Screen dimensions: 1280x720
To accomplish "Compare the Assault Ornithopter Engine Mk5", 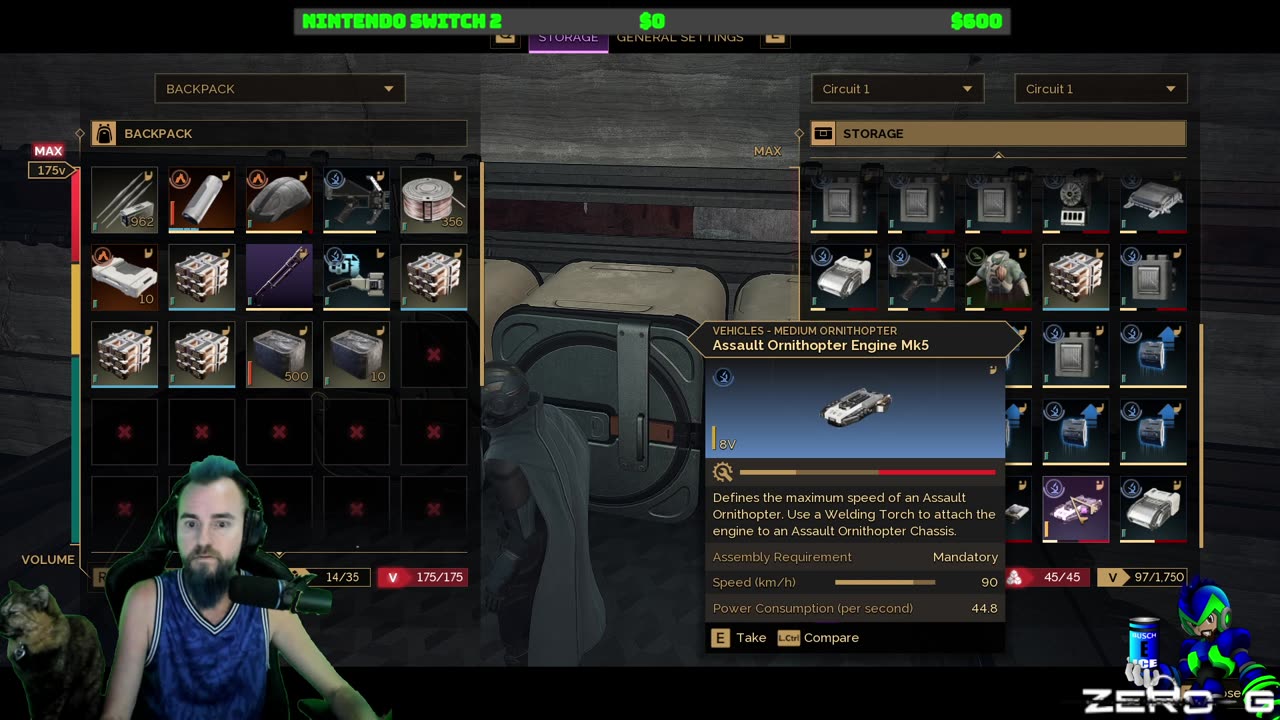I will tap(819, 638).
